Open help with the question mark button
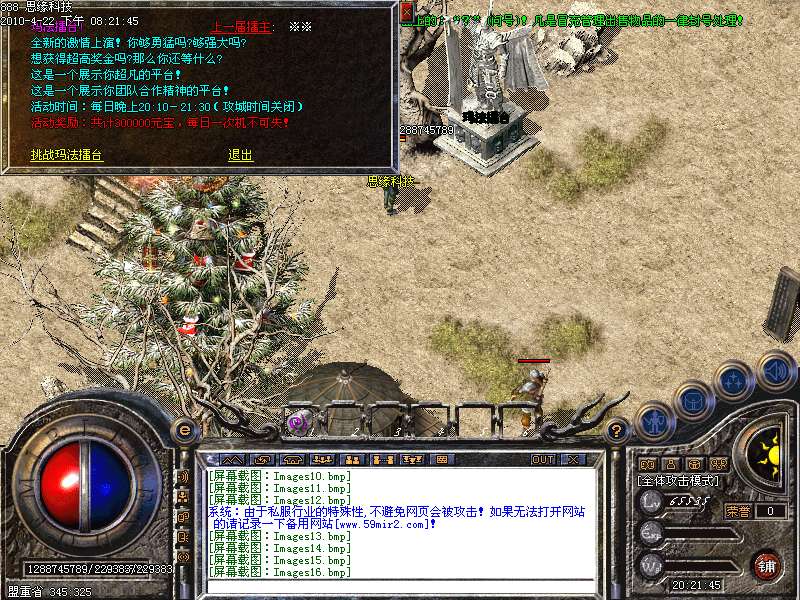Image resolution: width=800 pixels, height=600 pixels. pyautogui.click(x=617, y=430)
